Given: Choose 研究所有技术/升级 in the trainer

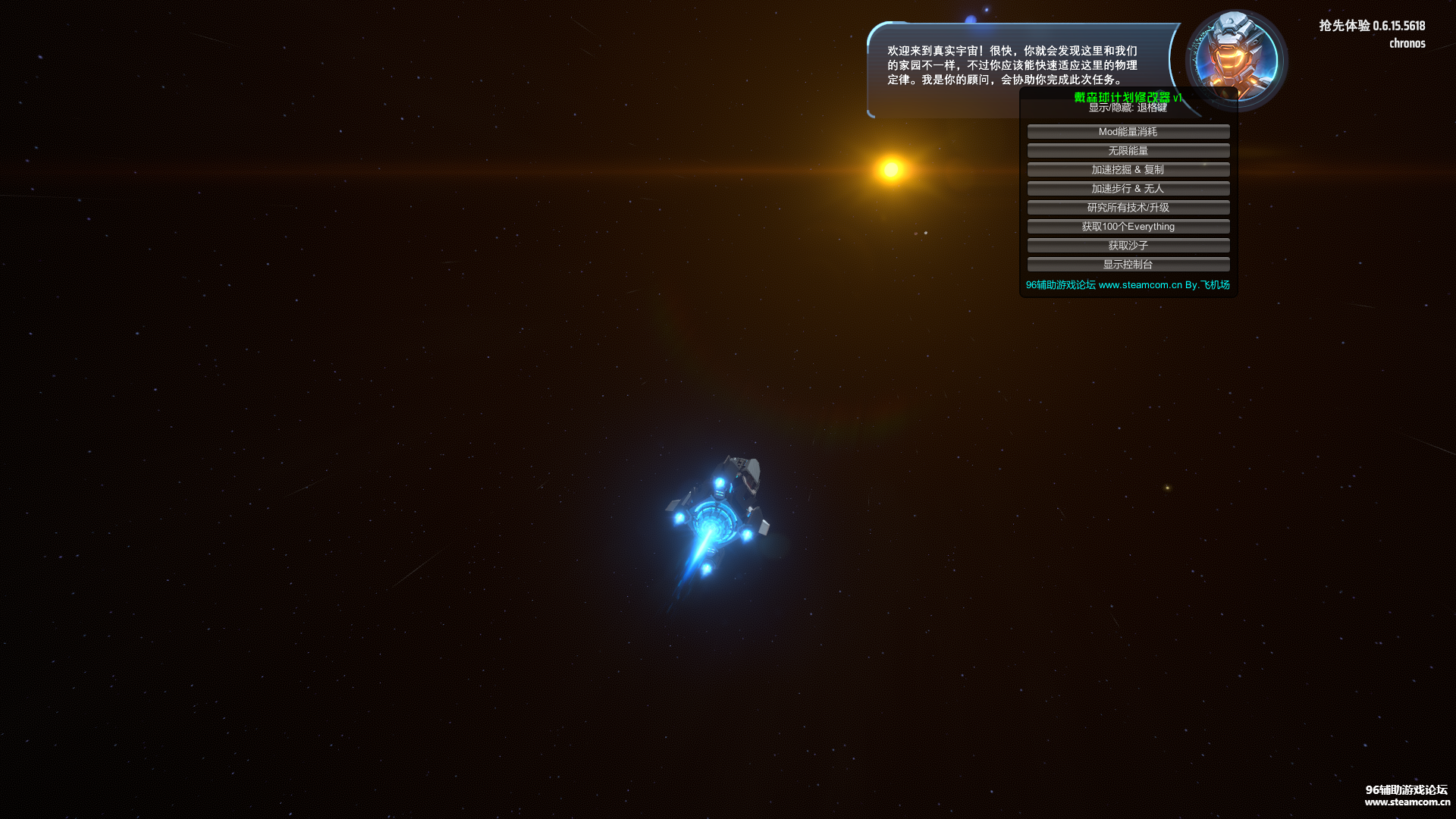Looking at the screenshot, I should coord(1128,208).
